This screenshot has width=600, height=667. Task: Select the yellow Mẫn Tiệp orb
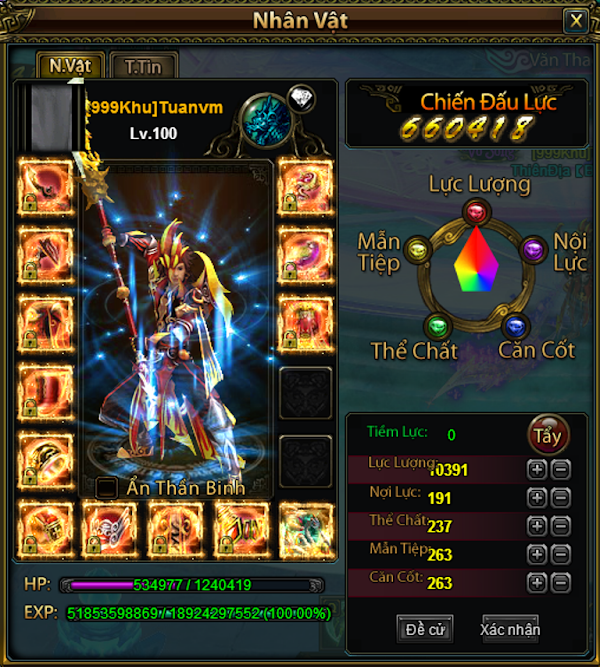417,250
